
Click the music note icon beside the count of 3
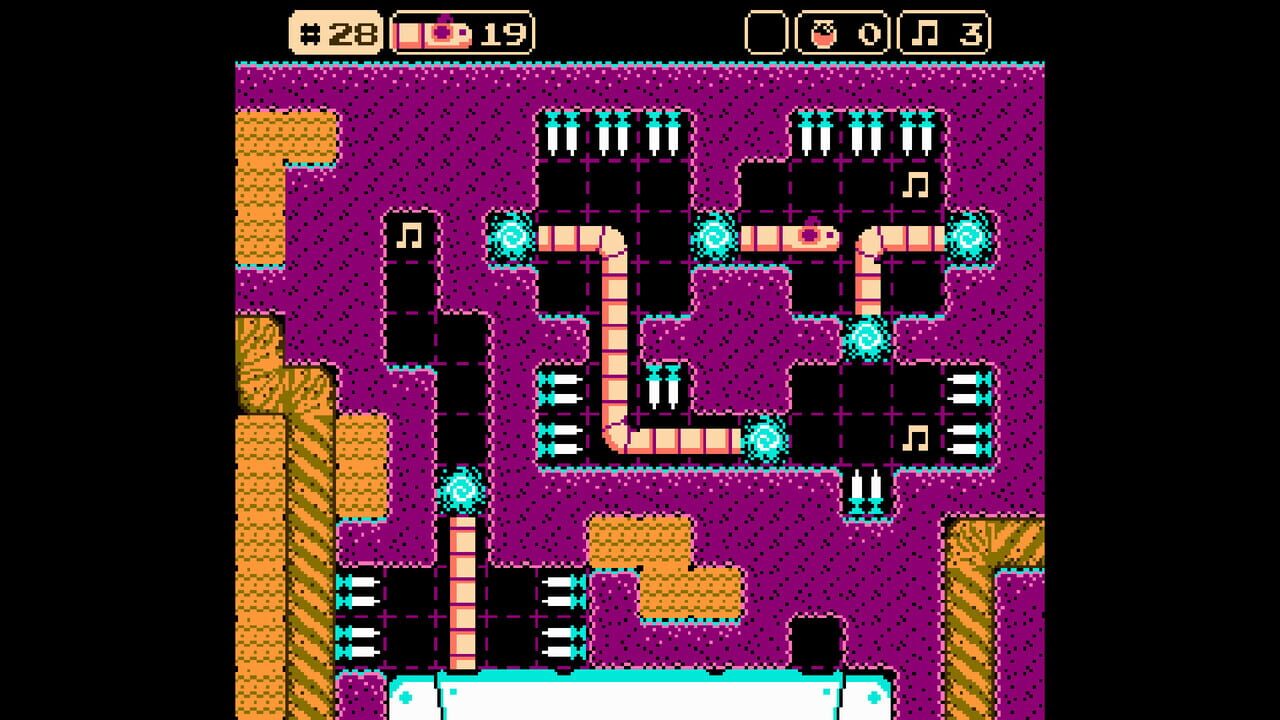pos(927,33)
